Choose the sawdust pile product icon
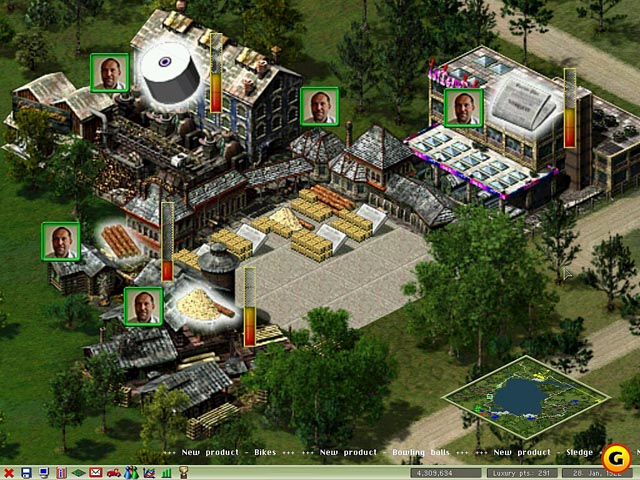640x480 pixels. tap(203, 305)
